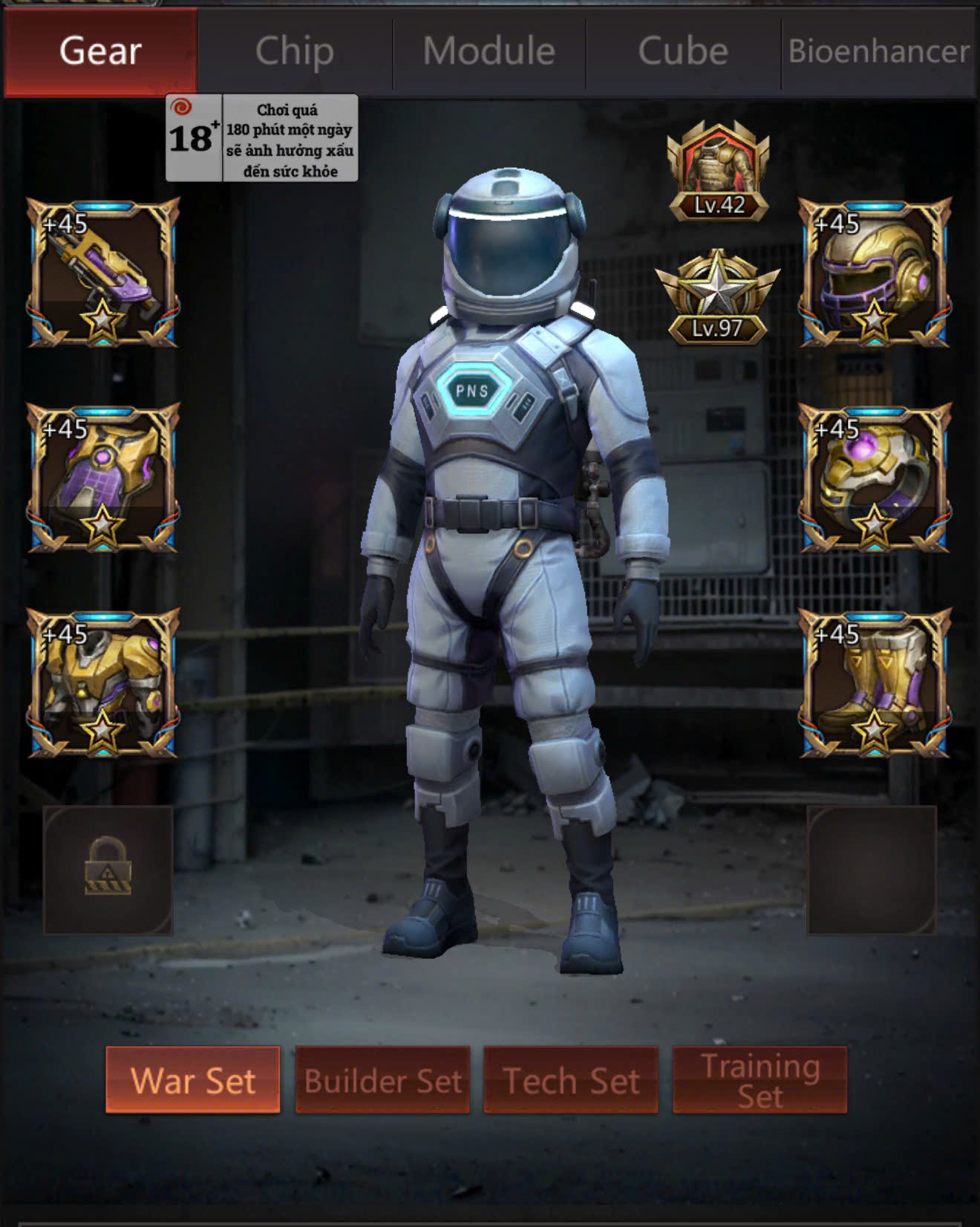Screen dimensions: 980x1227
Task: Select the +45 weapon gun slot
Action: coord(103,272)
